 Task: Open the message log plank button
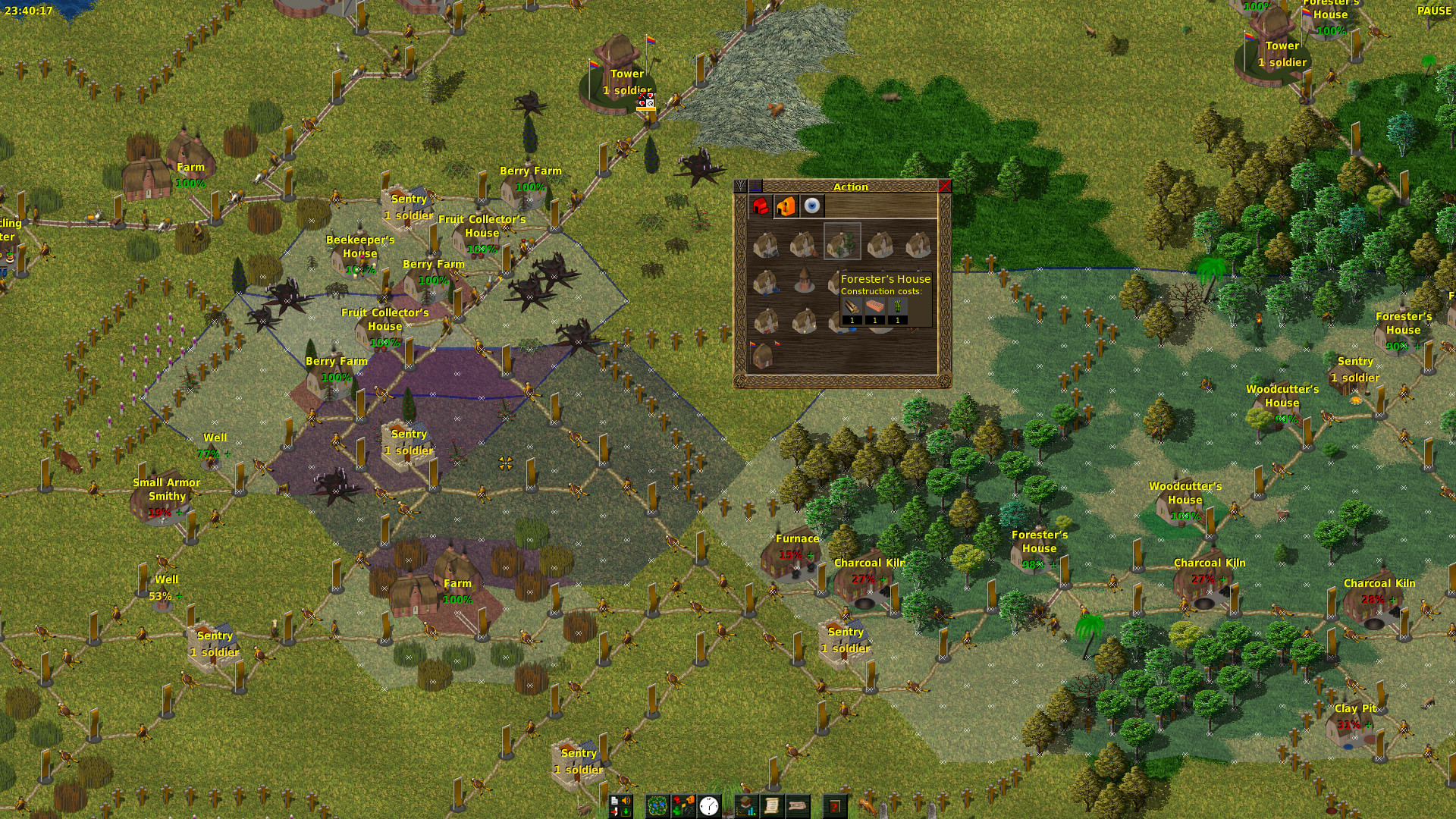[x=798, y=806]
